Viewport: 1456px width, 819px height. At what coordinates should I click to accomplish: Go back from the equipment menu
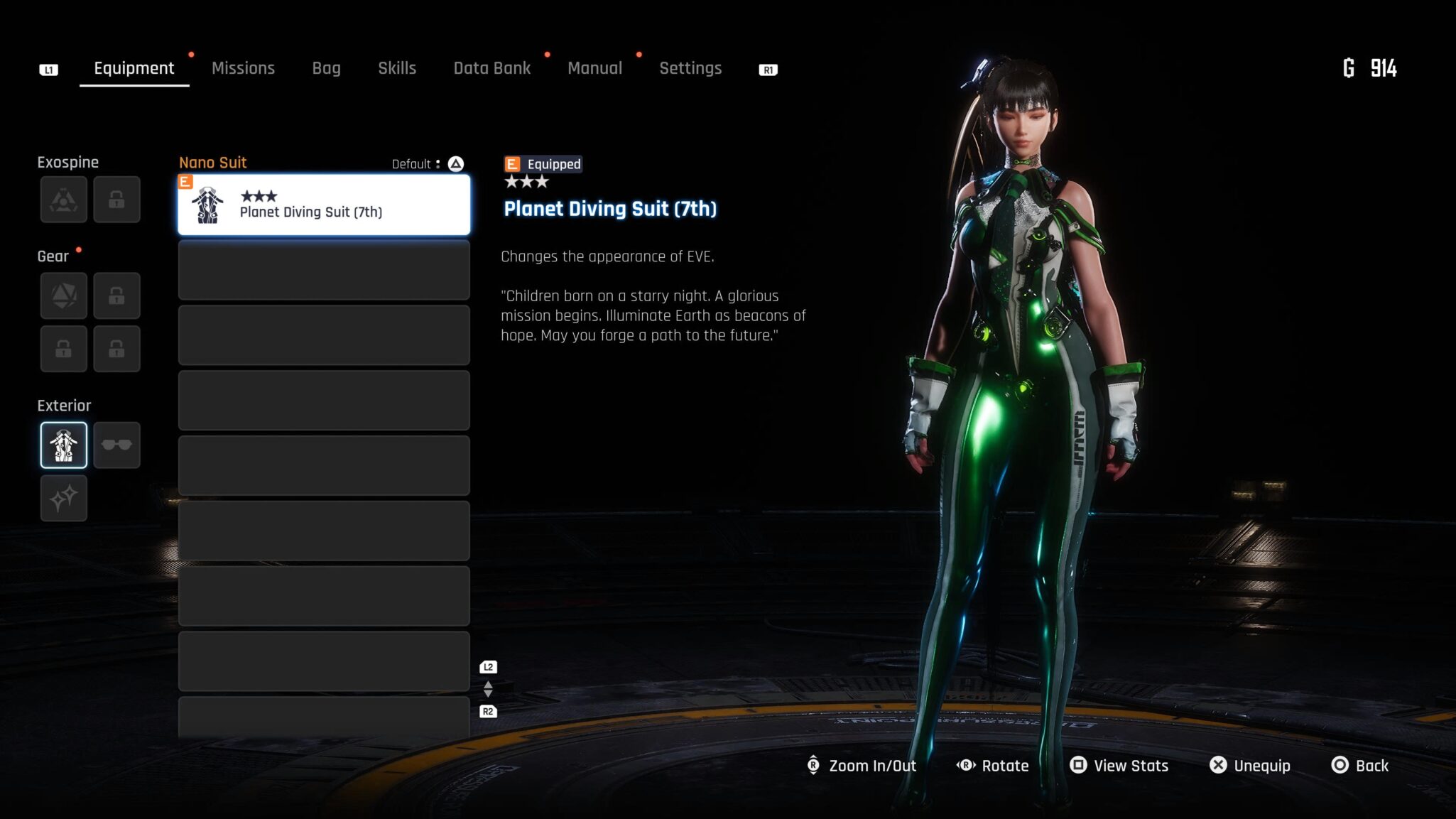1360,766
